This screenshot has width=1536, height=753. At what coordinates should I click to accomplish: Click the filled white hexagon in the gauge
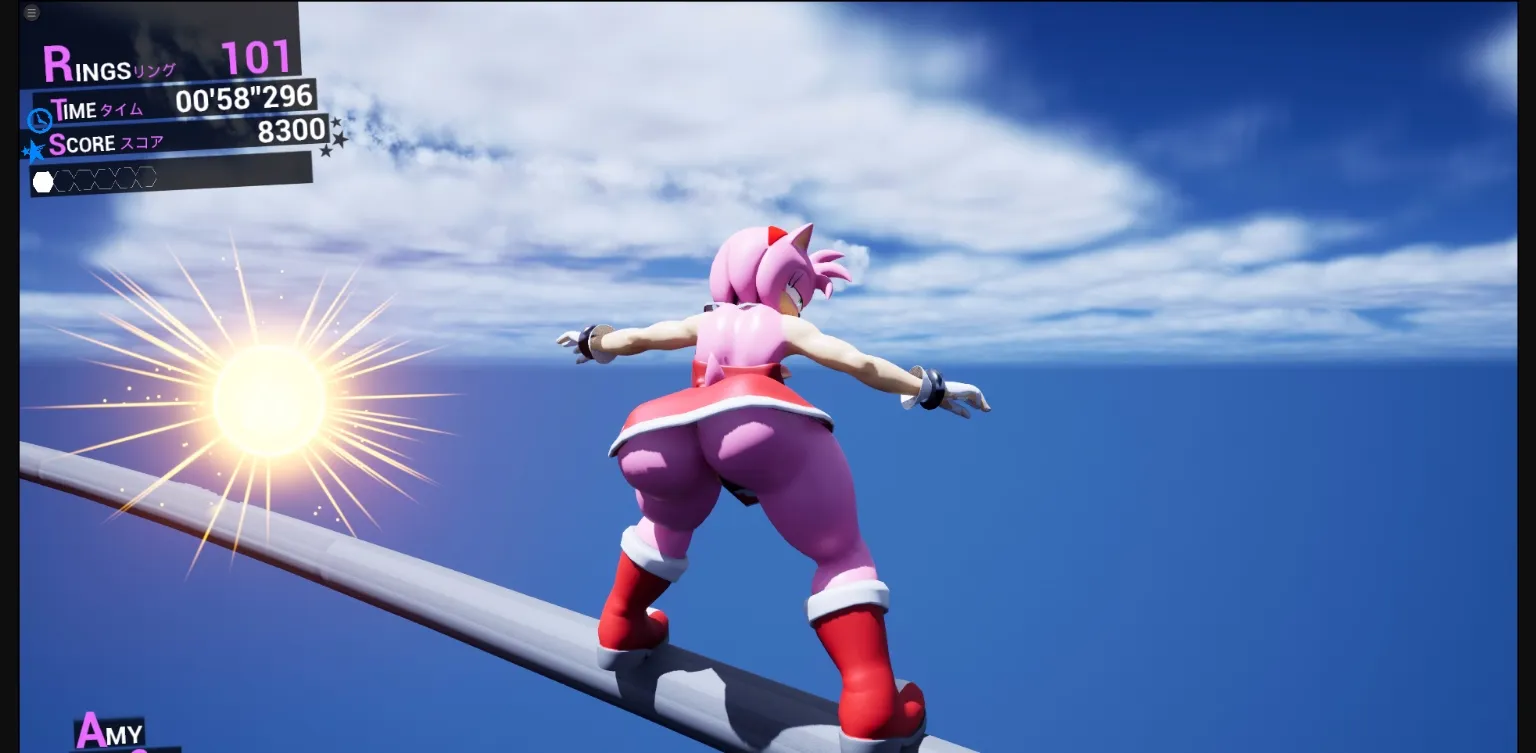[42, 180]
